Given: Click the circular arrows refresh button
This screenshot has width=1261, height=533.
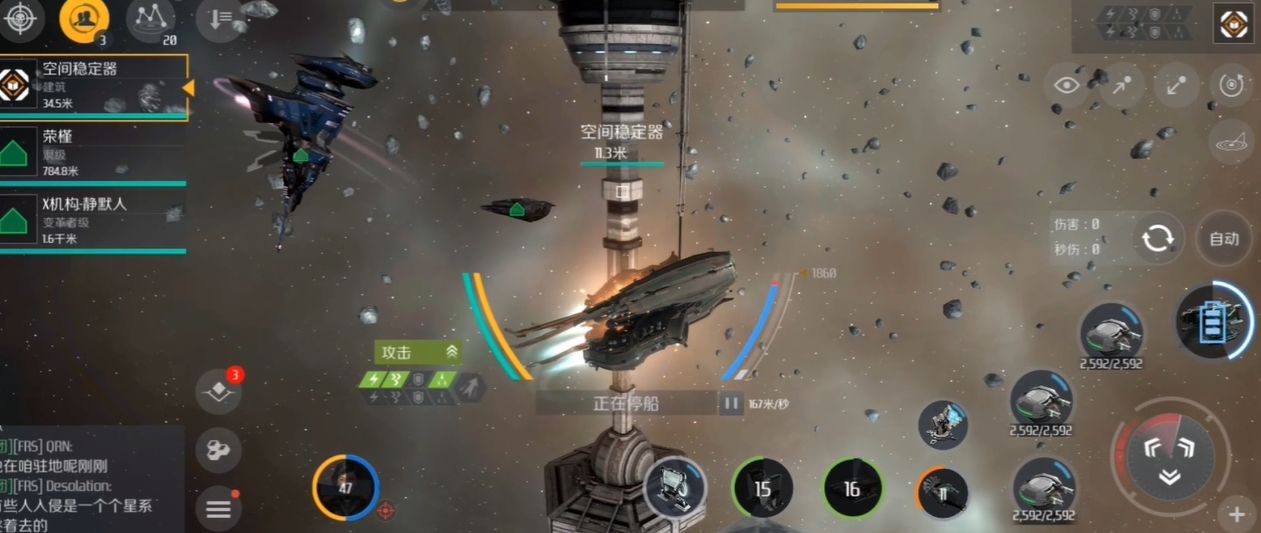Looking at the screenshot, I should pyautogui.click(x=1158, y=239).
